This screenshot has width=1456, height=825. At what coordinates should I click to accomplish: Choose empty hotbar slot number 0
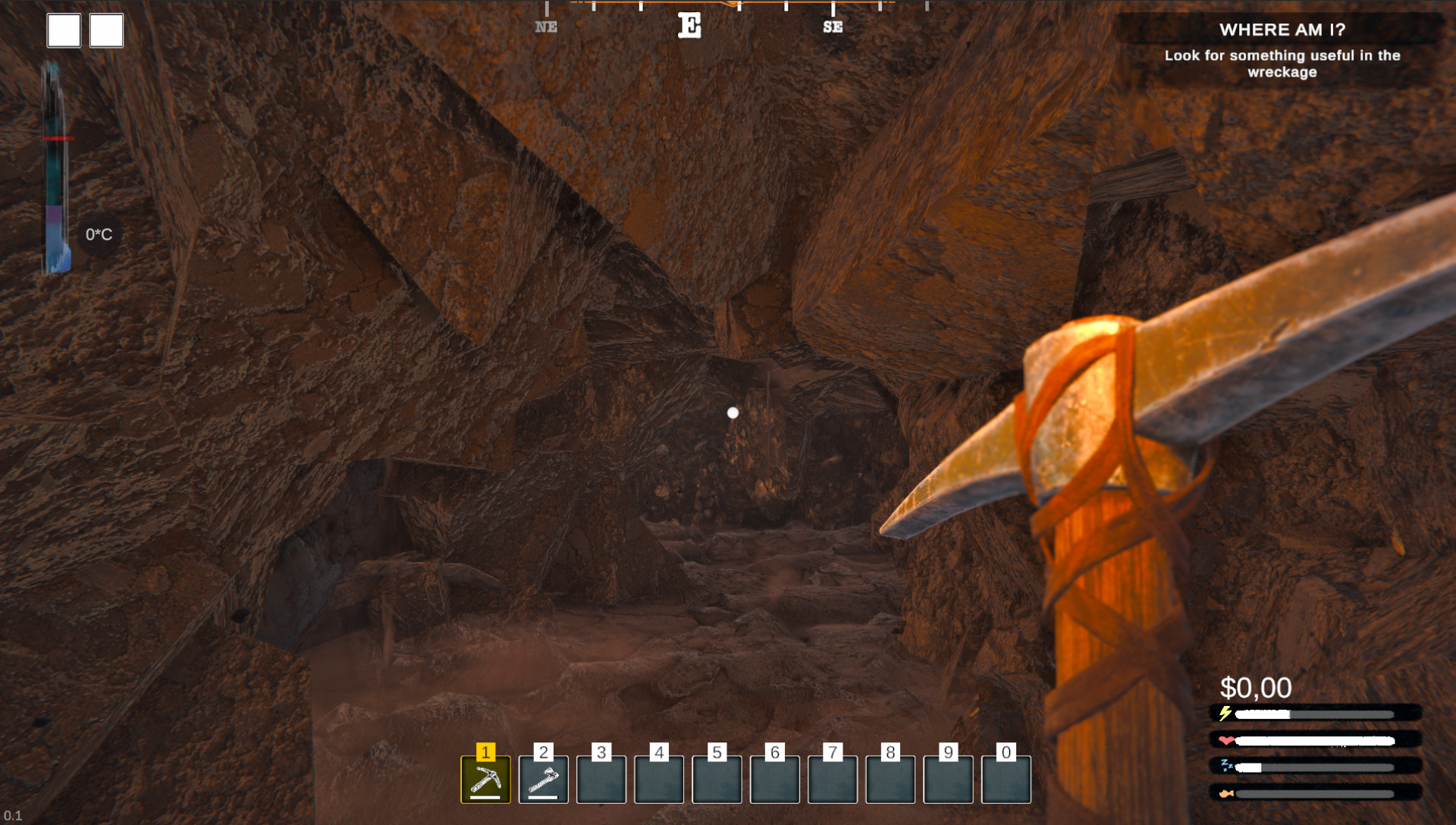1006,779
